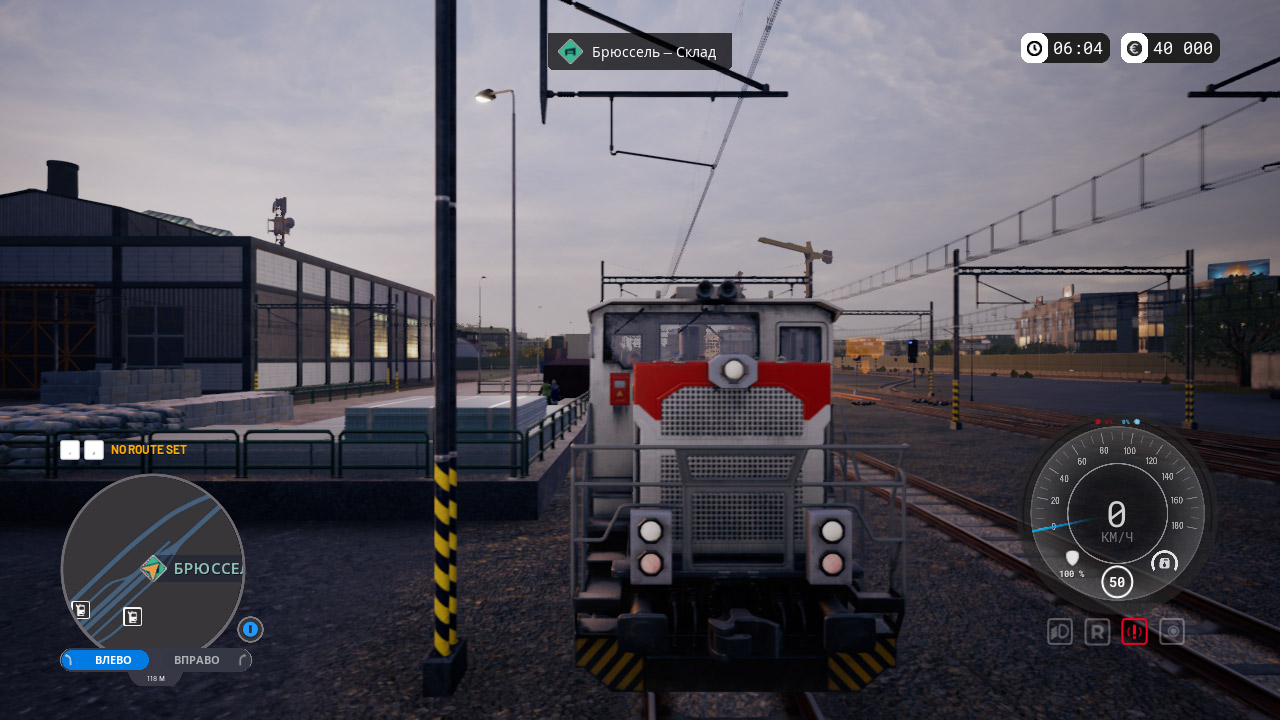Click the blue signal indicator beside minimap
The image size is (1280, 720).
coord(250,629)
